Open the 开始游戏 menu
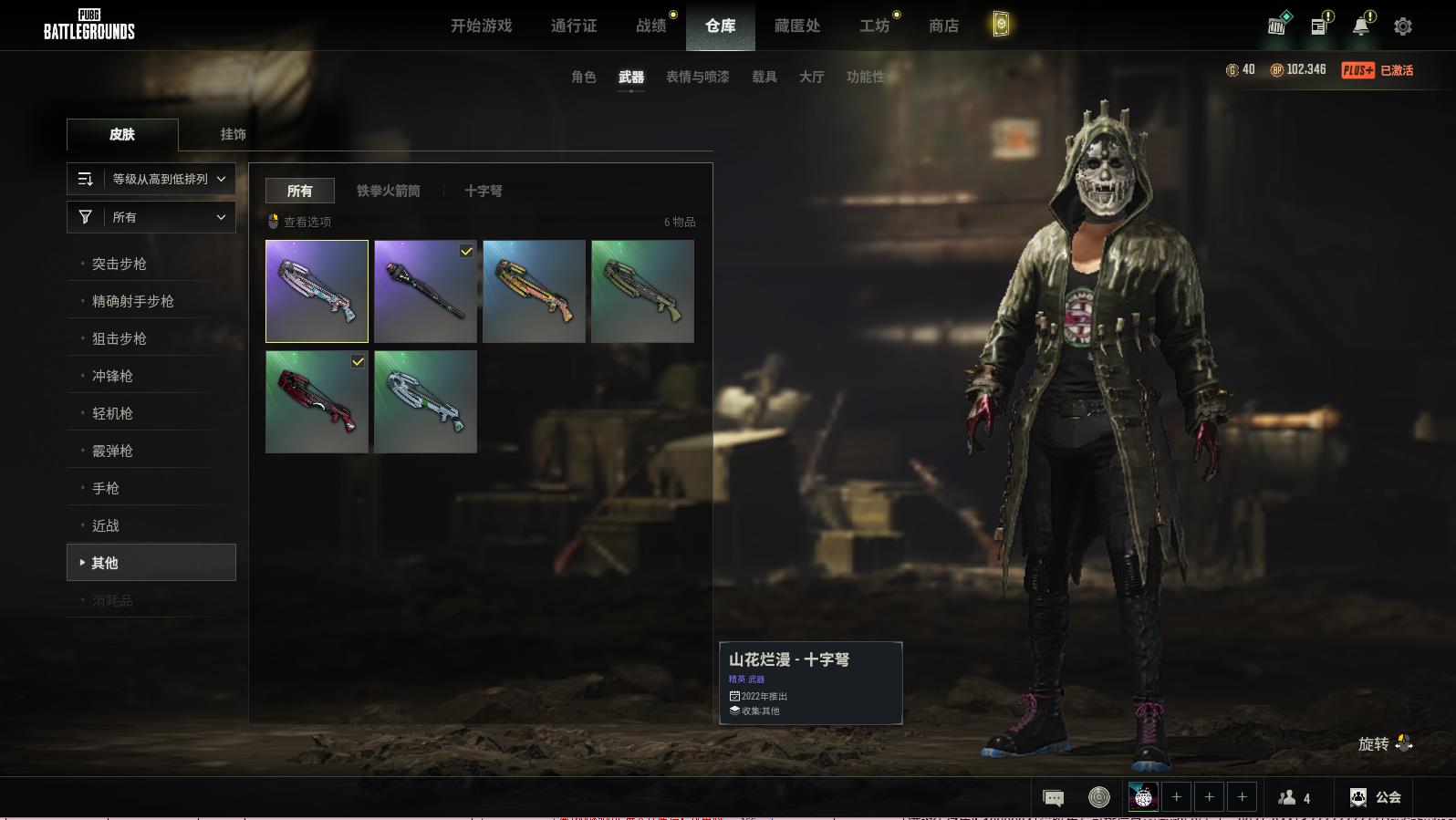 481,26
